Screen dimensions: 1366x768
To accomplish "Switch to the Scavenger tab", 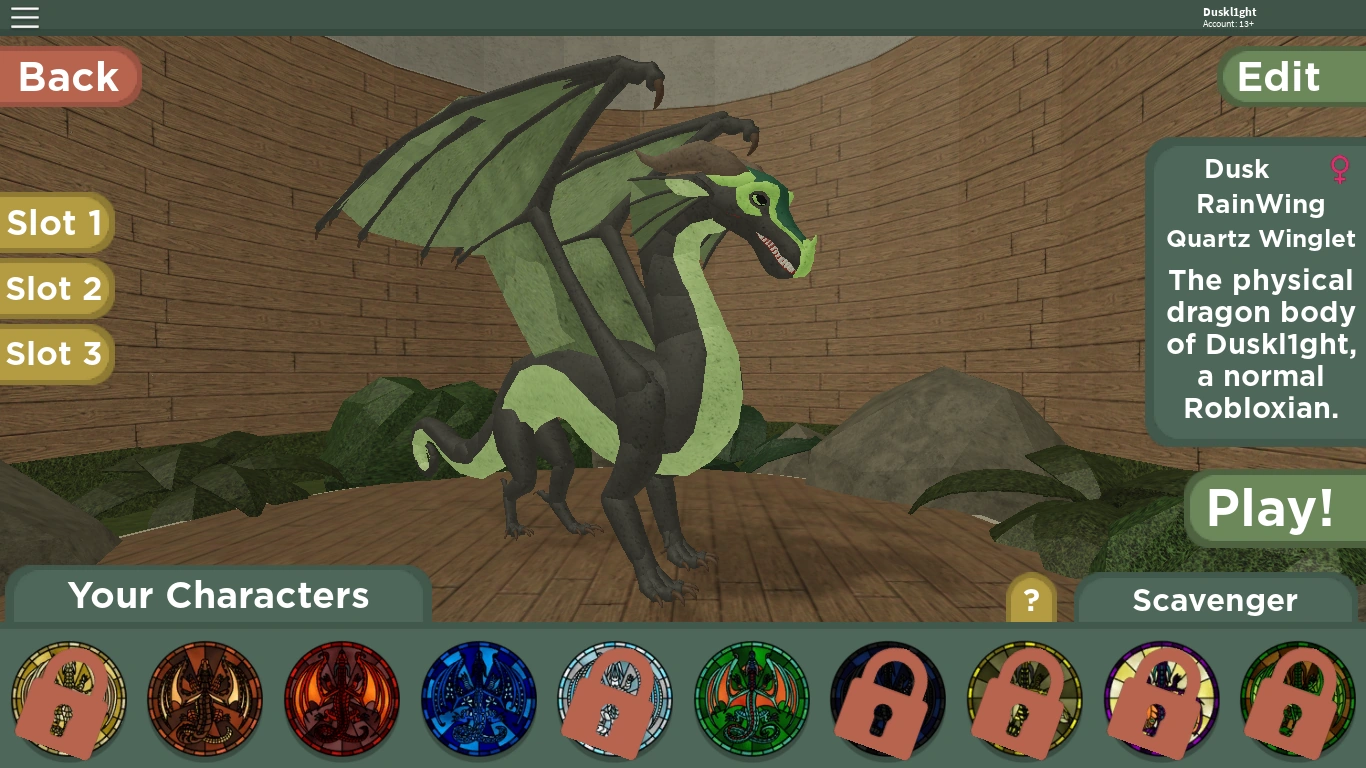I will click(1215, 600).
